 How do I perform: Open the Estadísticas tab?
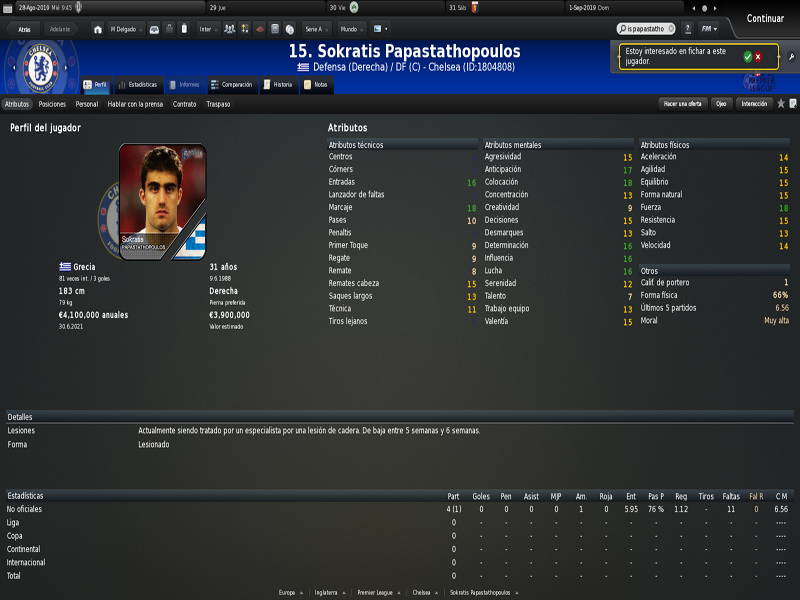(138, 85)
